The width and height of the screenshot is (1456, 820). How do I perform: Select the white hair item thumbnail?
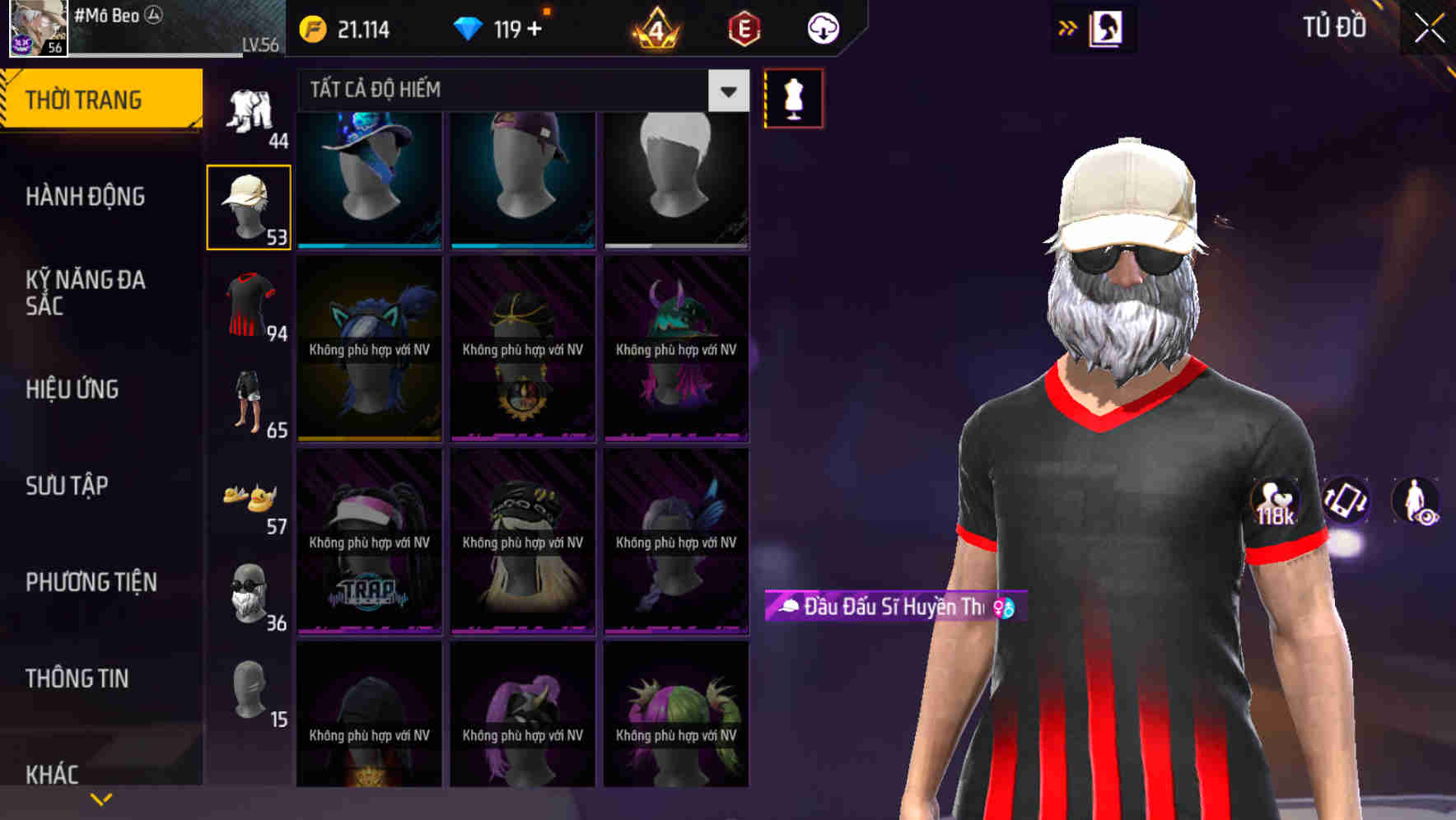[x=676, y=177]
